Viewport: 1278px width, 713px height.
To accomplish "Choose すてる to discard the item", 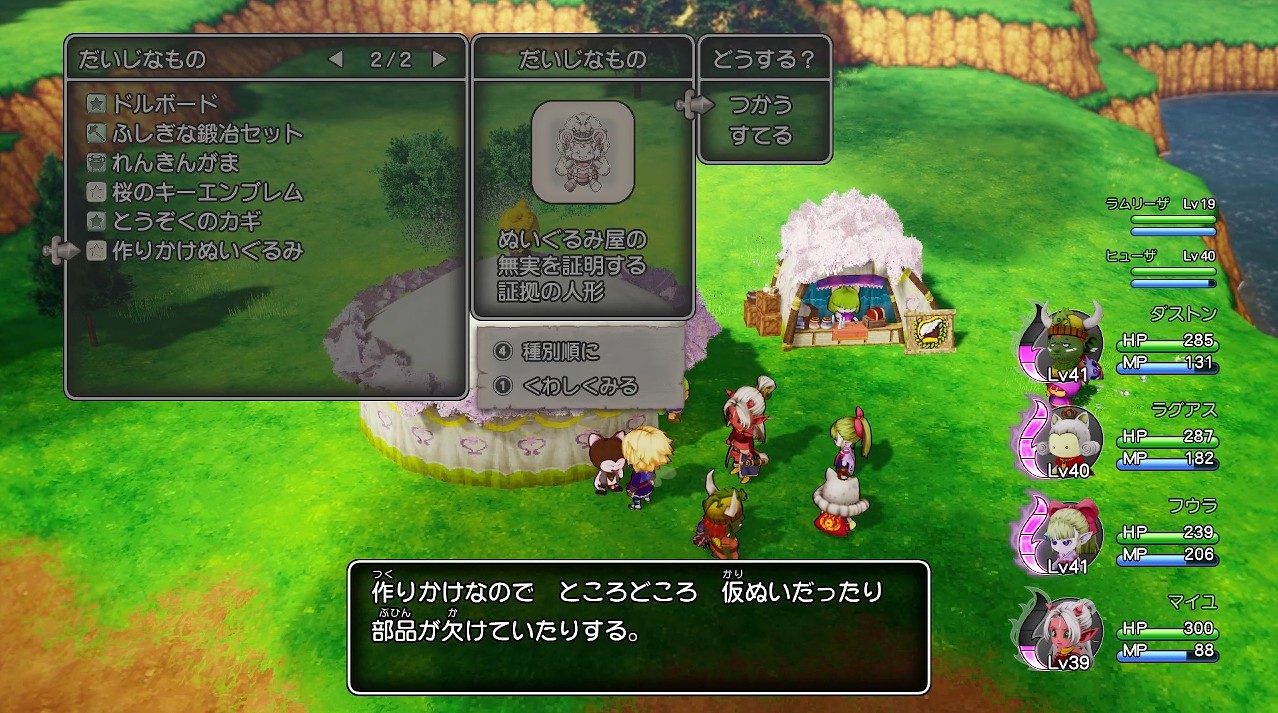I will (760, 135).
